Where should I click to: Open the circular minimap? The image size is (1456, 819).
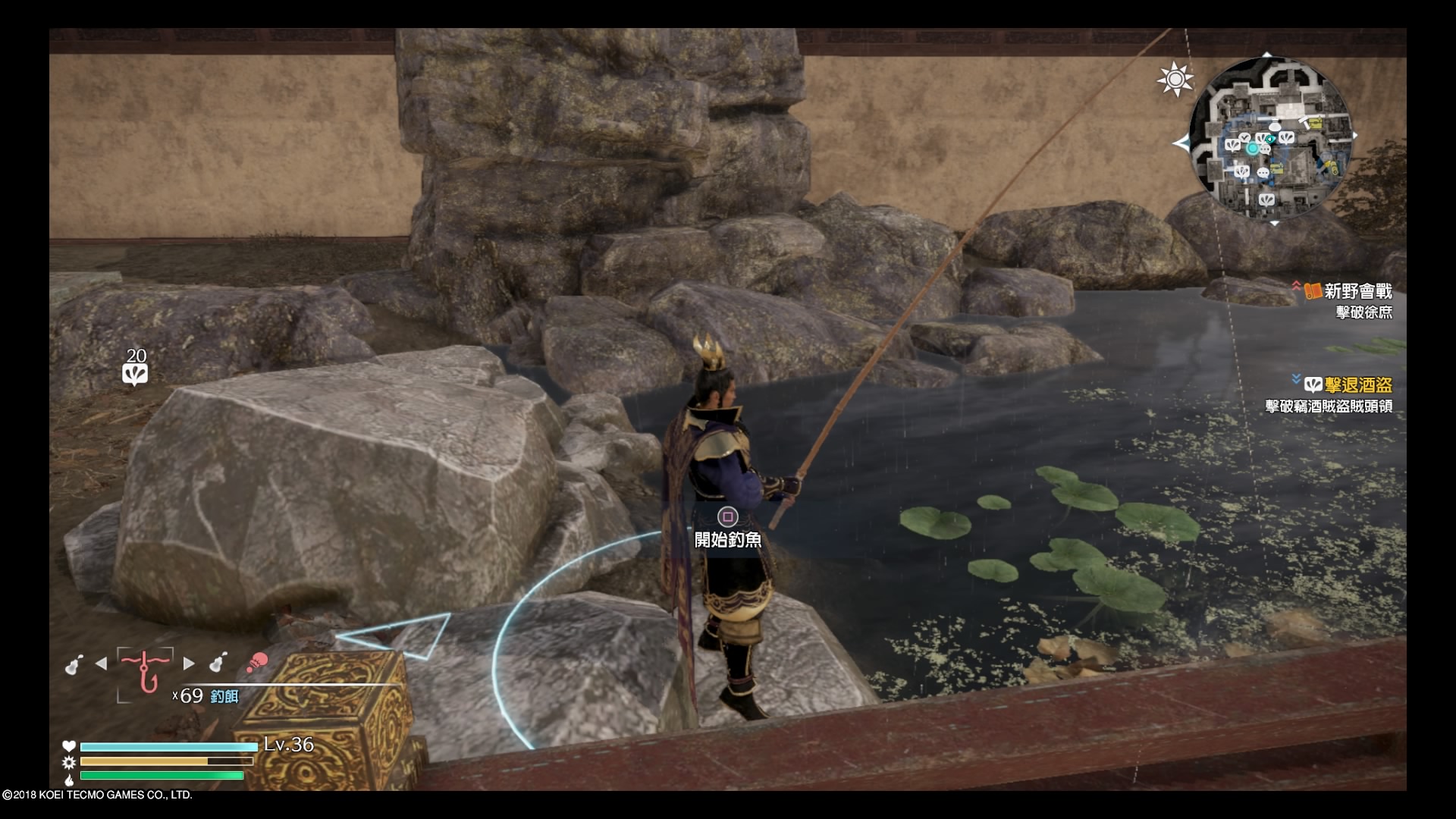[x=1269, y=138]
